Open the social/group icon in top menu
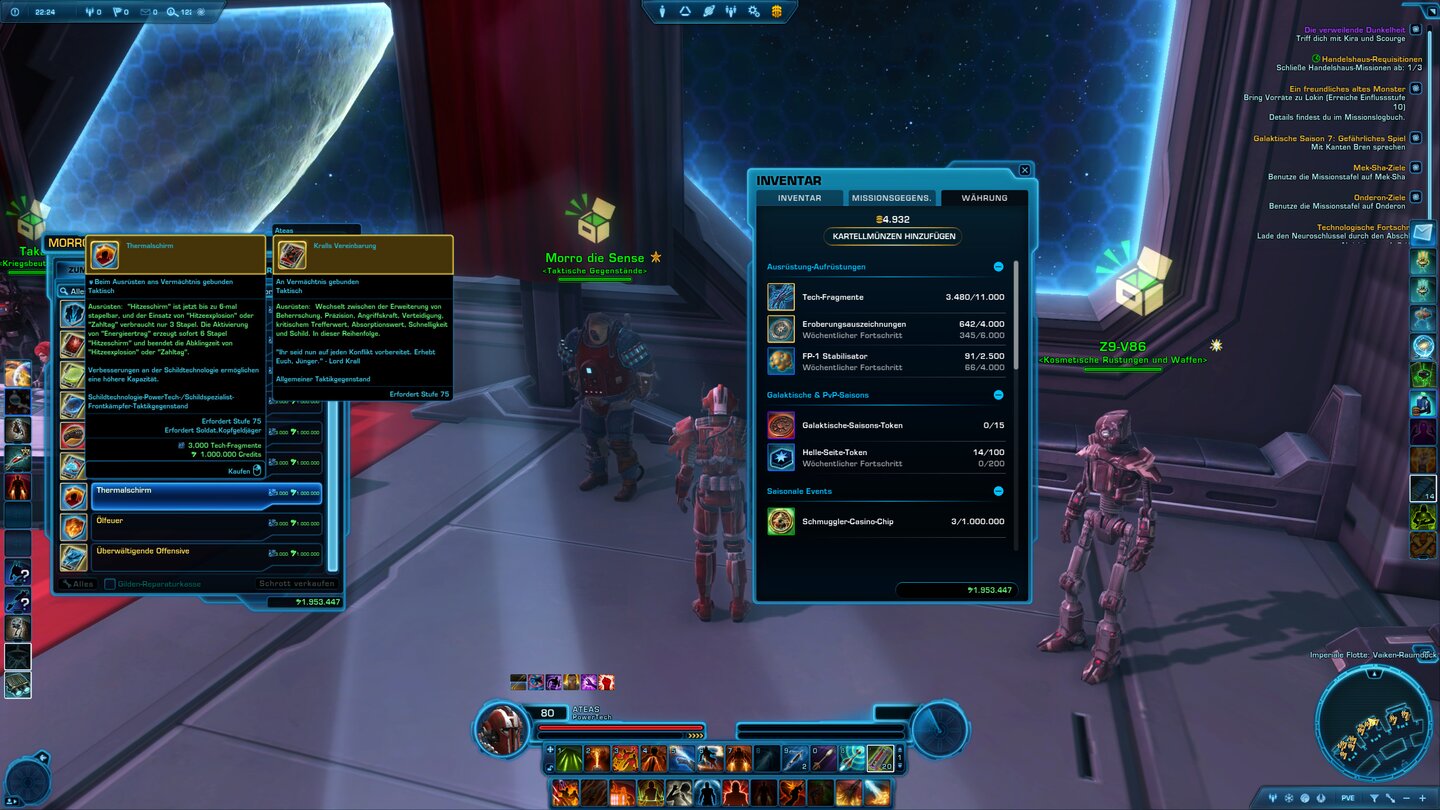 click(732, 11)
